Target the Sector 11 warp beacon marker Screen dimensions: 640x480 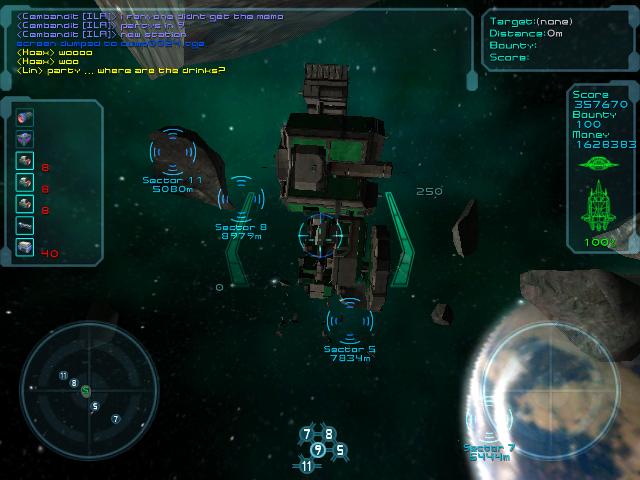[173, 151]
